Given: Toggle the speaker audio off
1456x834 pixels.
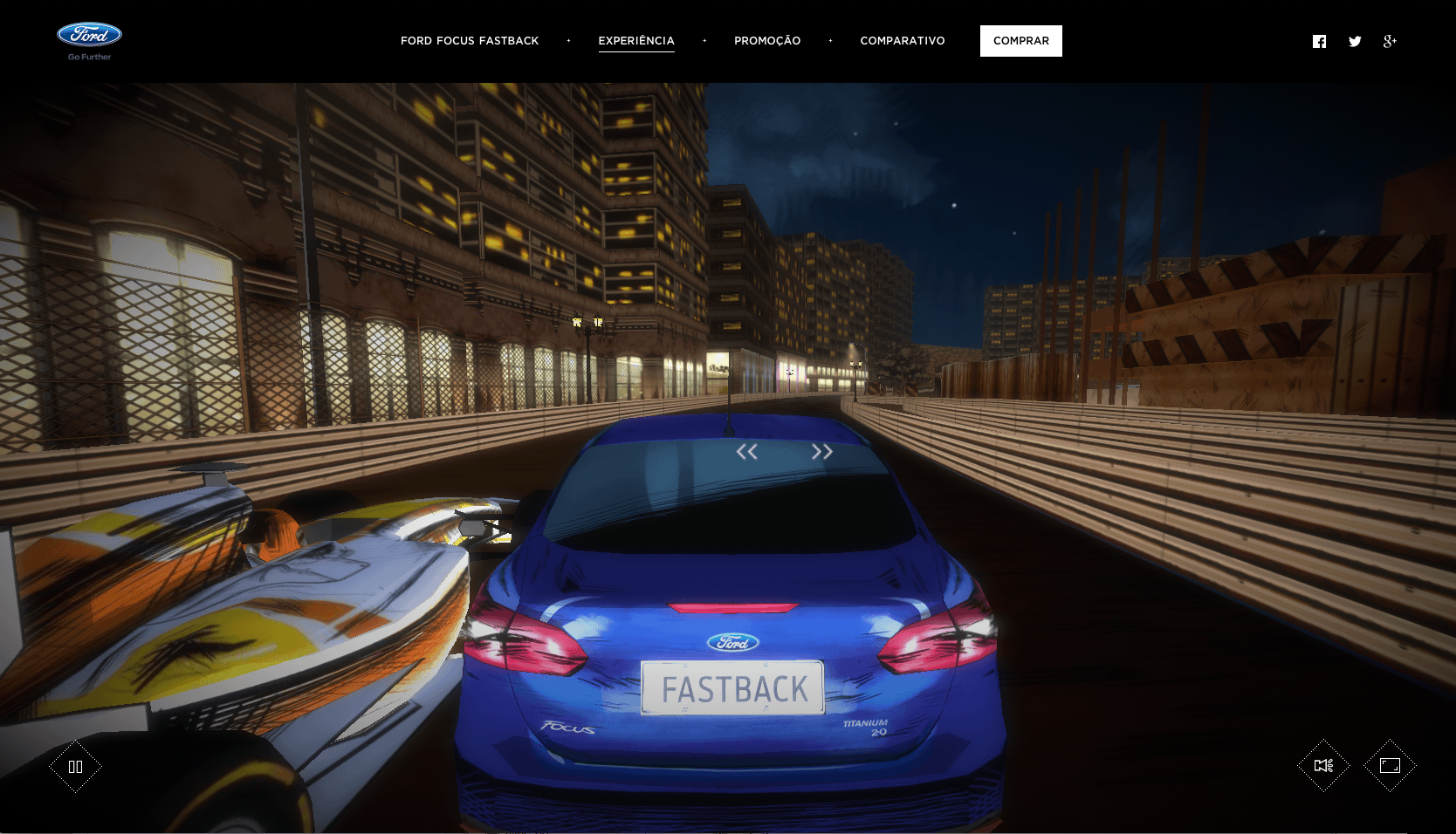Looking at the screenshot, I should [x=1323, y=765].
